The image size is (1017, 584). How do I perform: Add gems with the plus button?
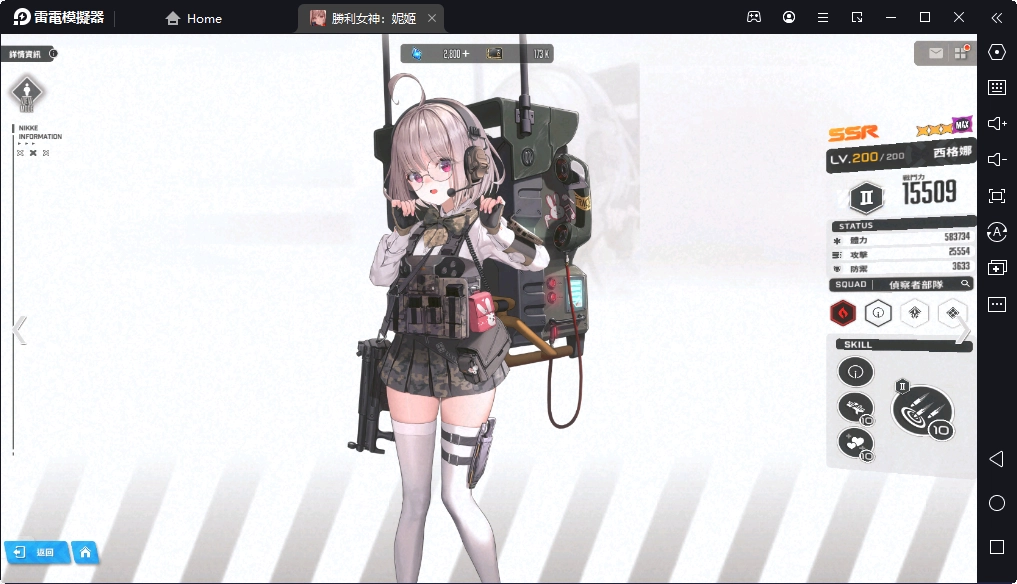[x=465, y=54]
